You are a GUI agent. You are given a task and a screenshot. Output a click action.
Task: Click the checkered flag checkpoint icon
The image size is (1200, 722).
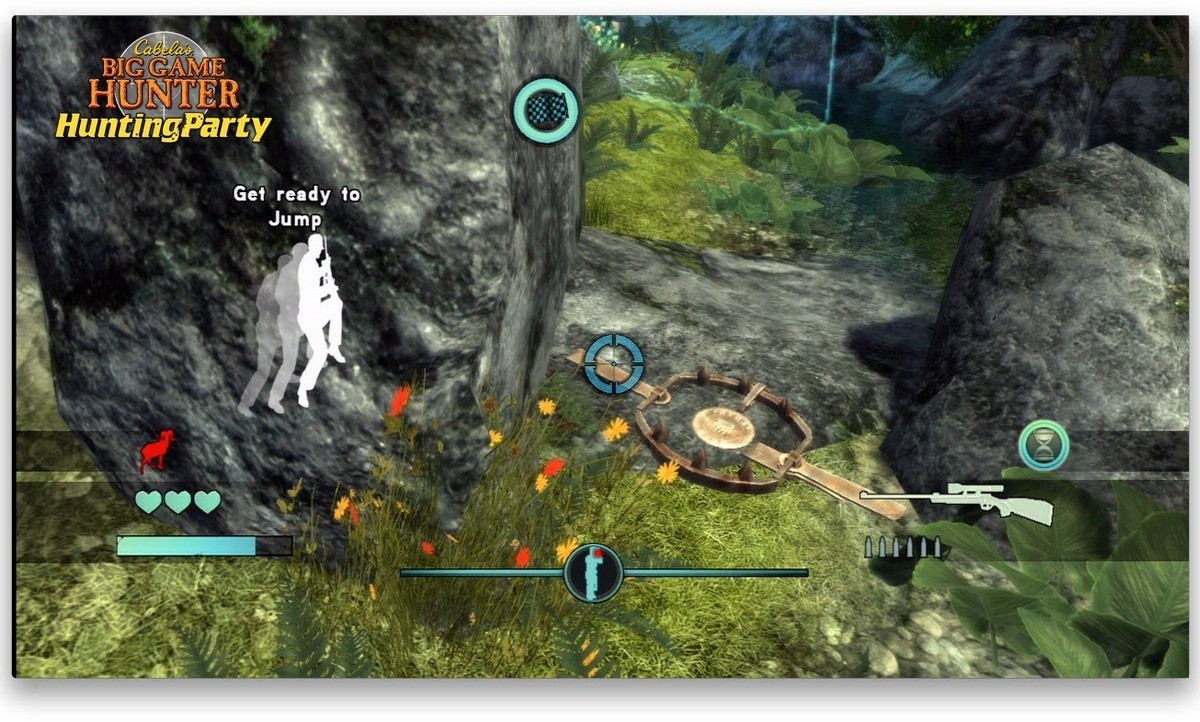546,111
